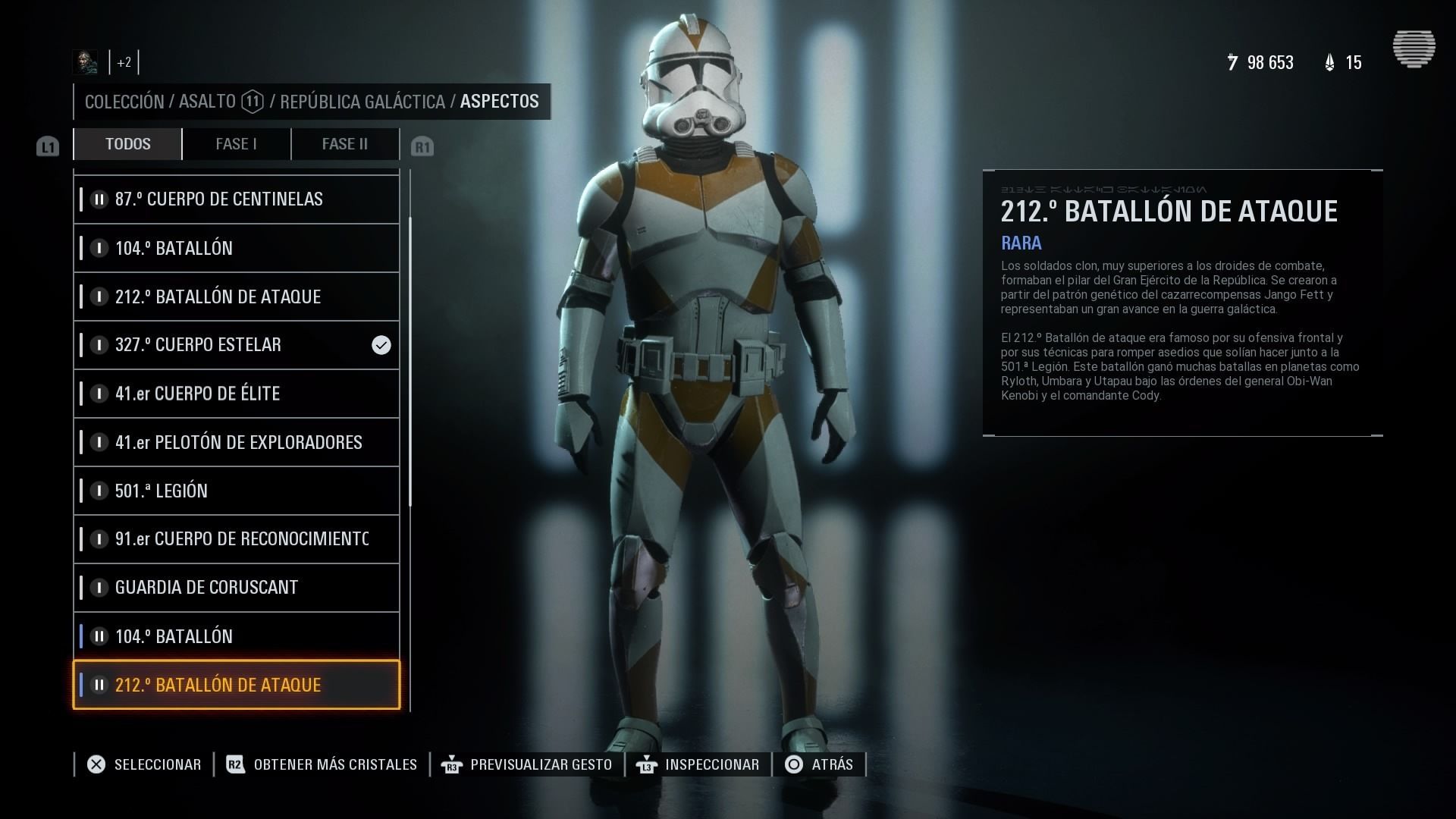Click the República Galáctica breadcrumb

point(362,102)
